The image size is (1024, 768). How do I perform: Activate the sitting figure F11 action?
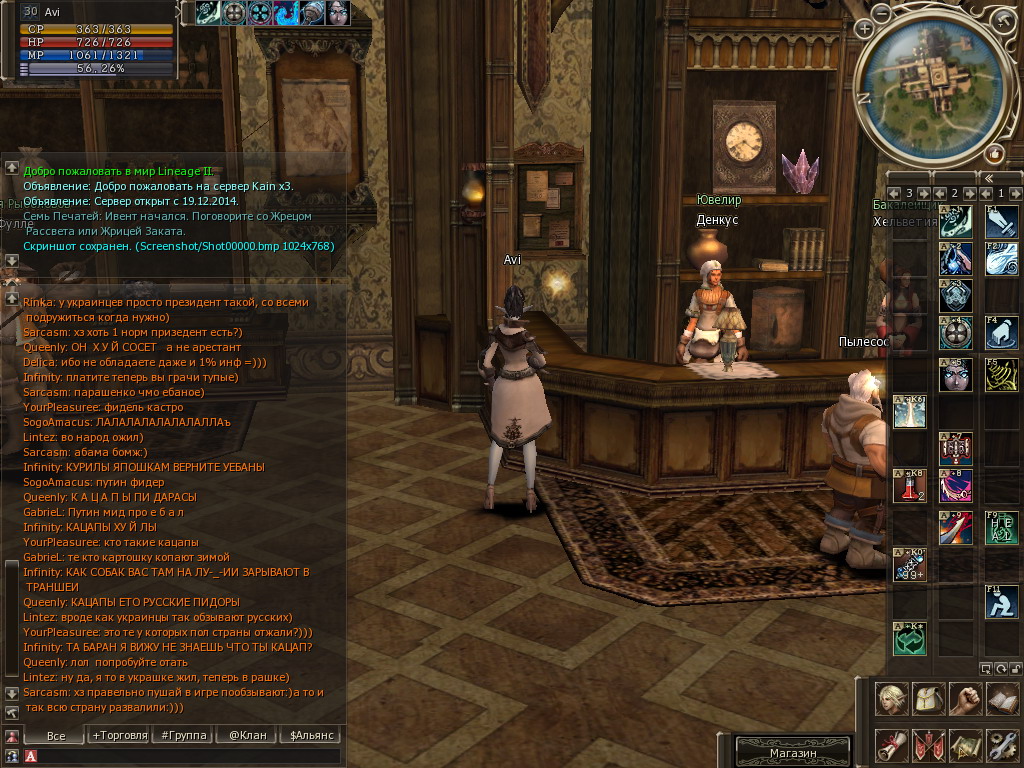(1001, 602)
